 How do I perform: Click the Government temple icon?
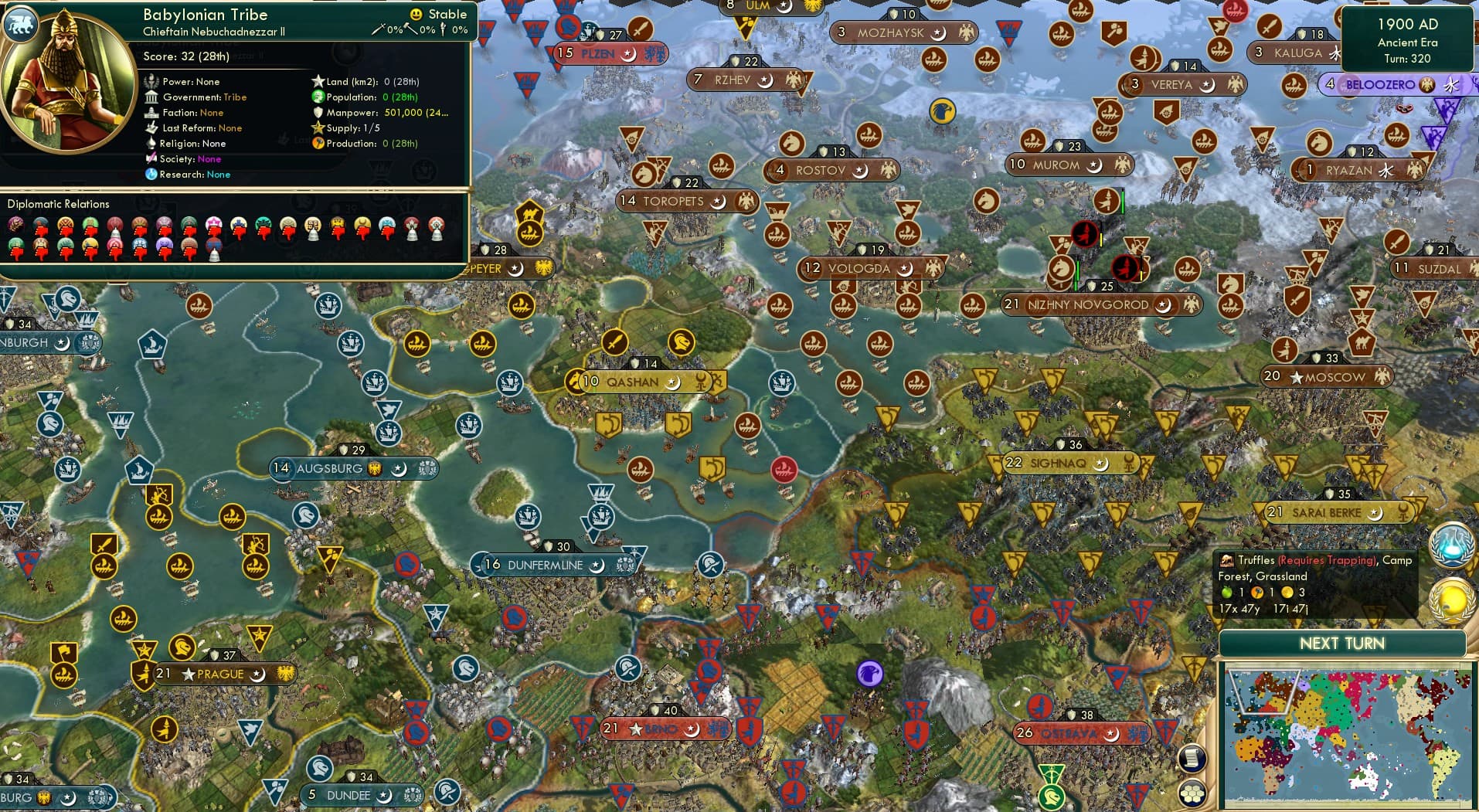point(152,97)
